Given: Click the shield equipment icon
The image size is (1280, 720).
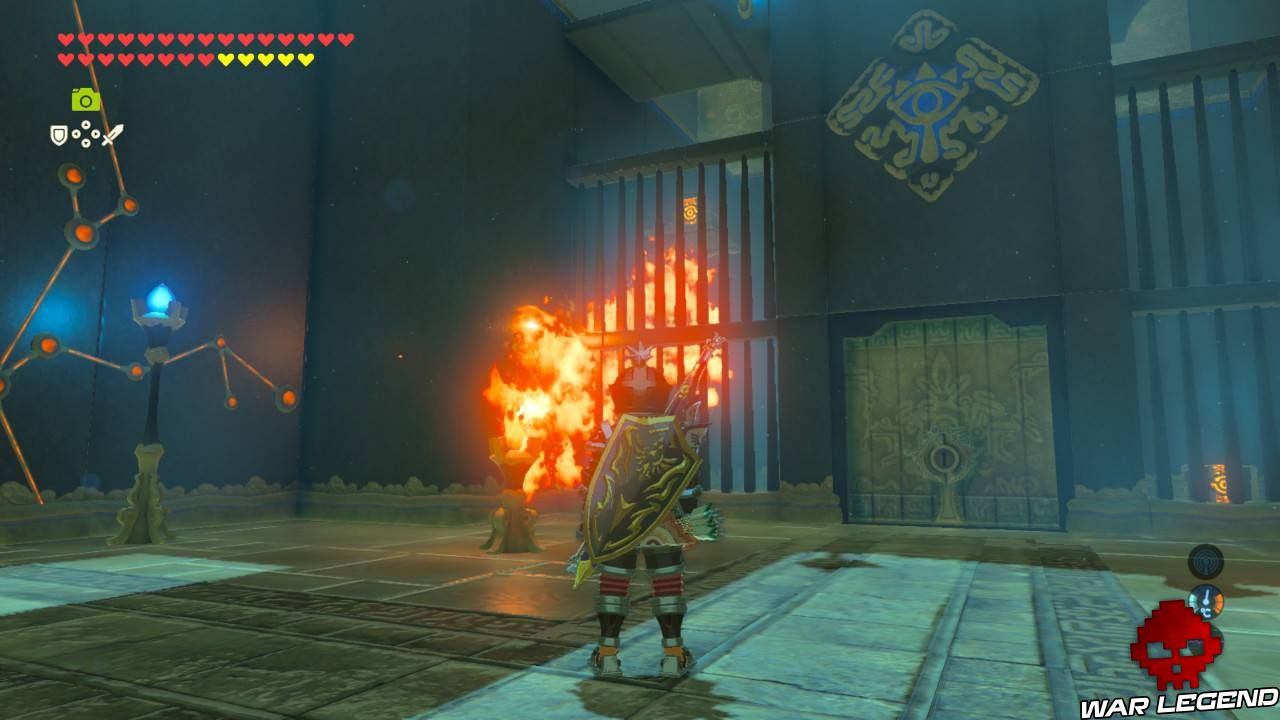Looking at the screenshot, I should click(x=58, y=135).
